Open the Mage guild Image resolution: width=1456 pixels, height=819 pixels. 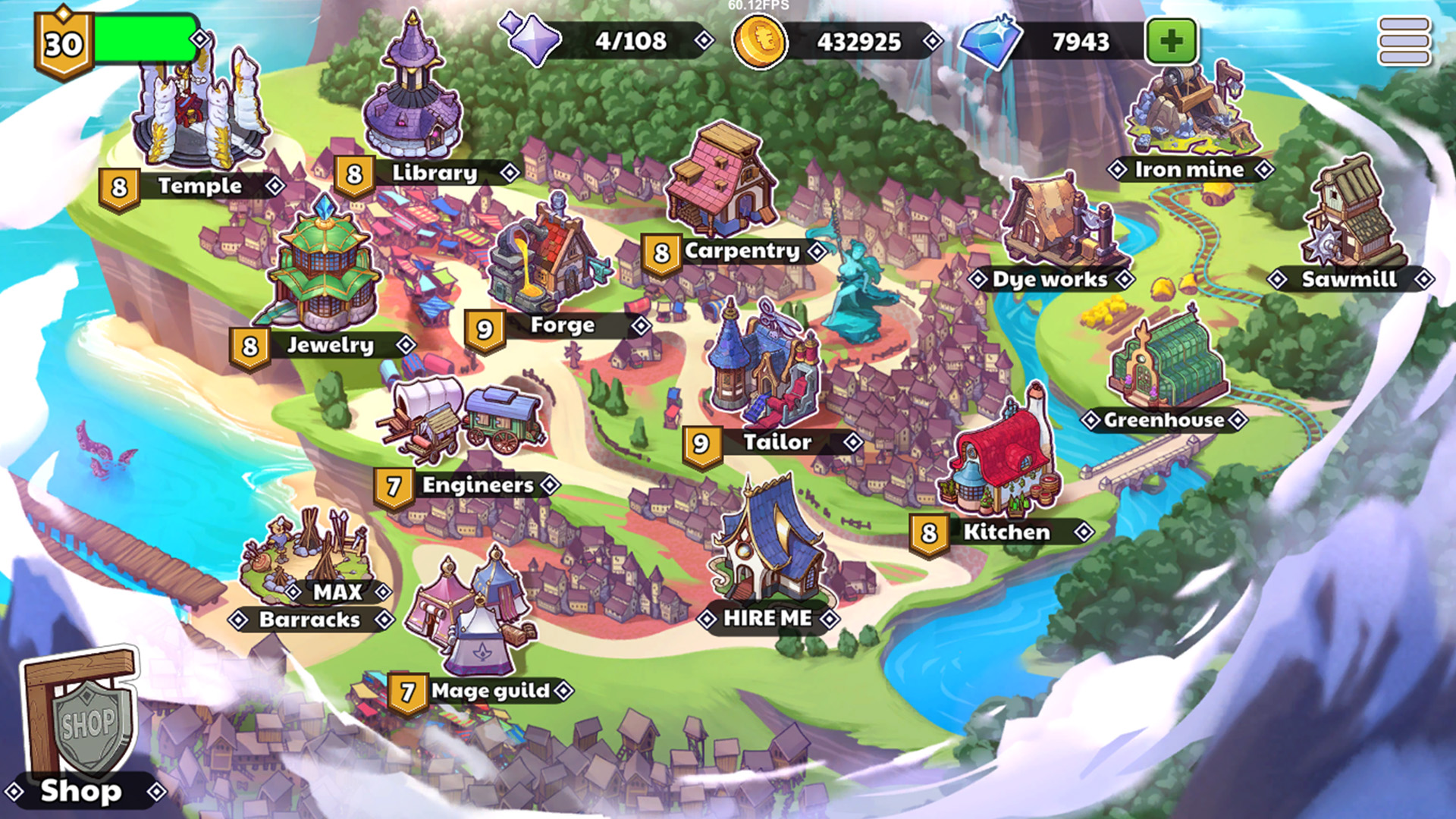[x=490, y=691]
